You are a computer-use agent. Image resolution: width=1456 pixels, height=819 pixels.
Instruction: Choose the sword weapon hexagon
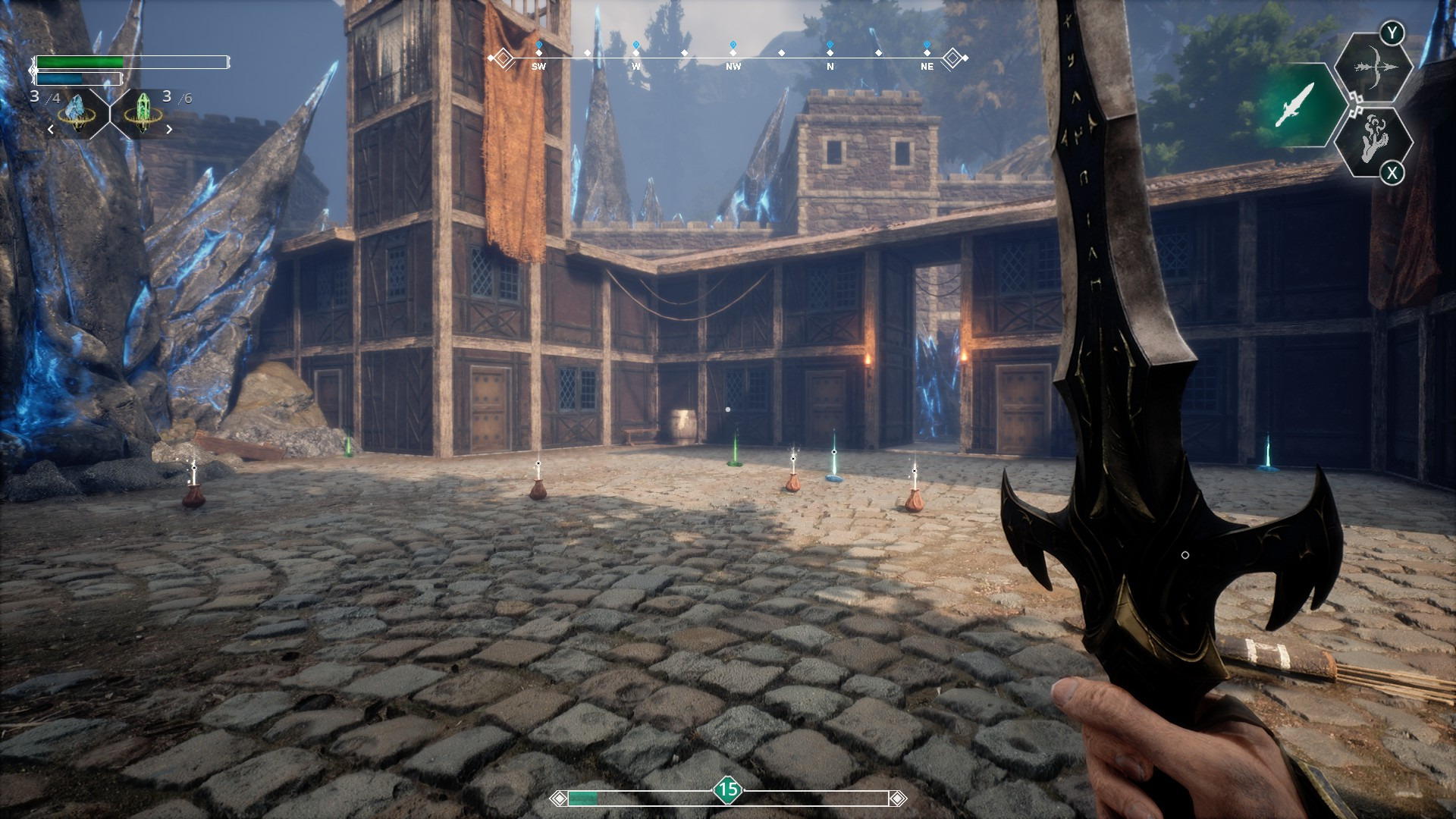pyautogui.click(x=1294, y=105)
